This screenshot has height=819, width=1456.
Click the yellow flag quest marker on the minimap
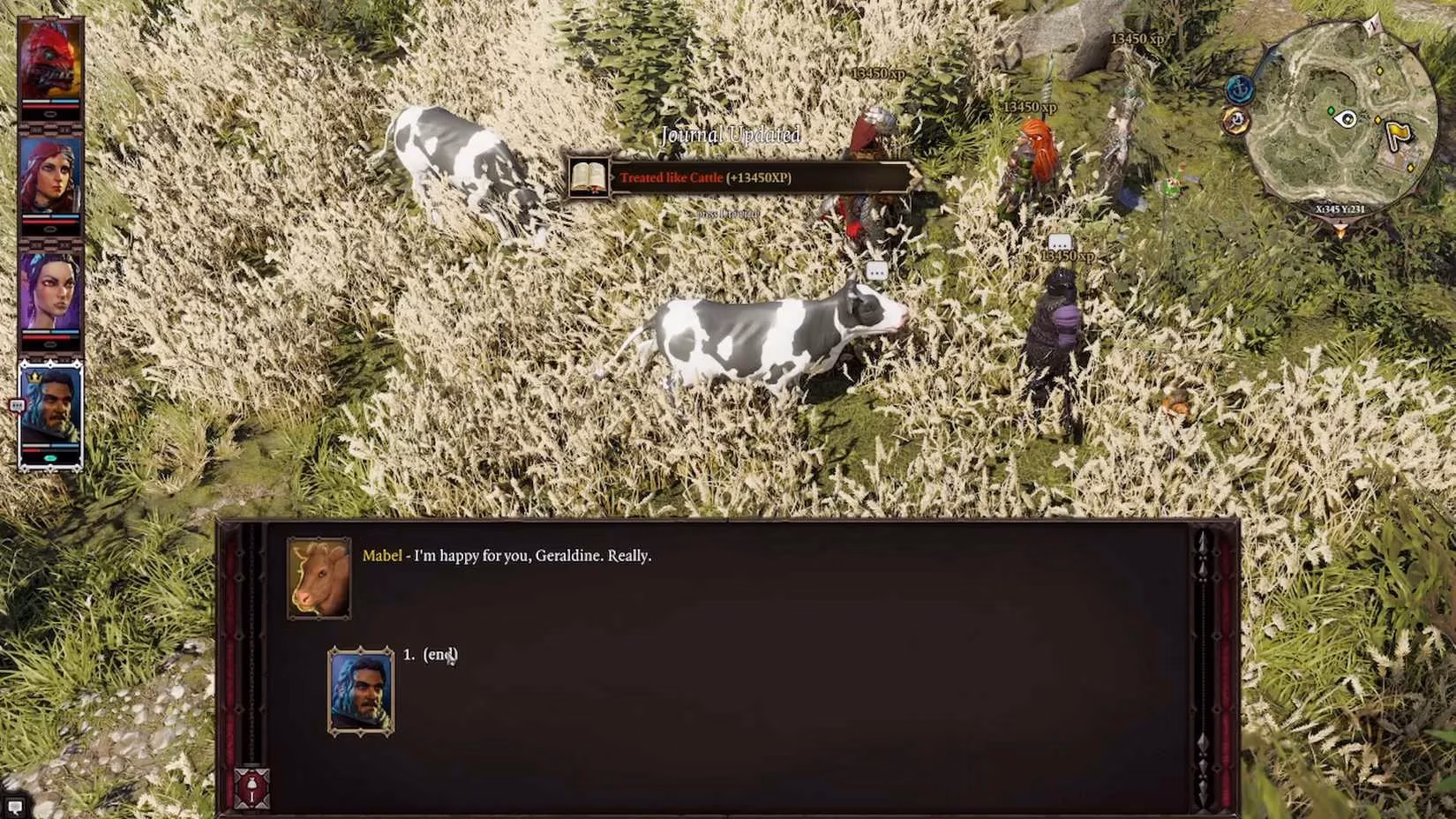1398,131
